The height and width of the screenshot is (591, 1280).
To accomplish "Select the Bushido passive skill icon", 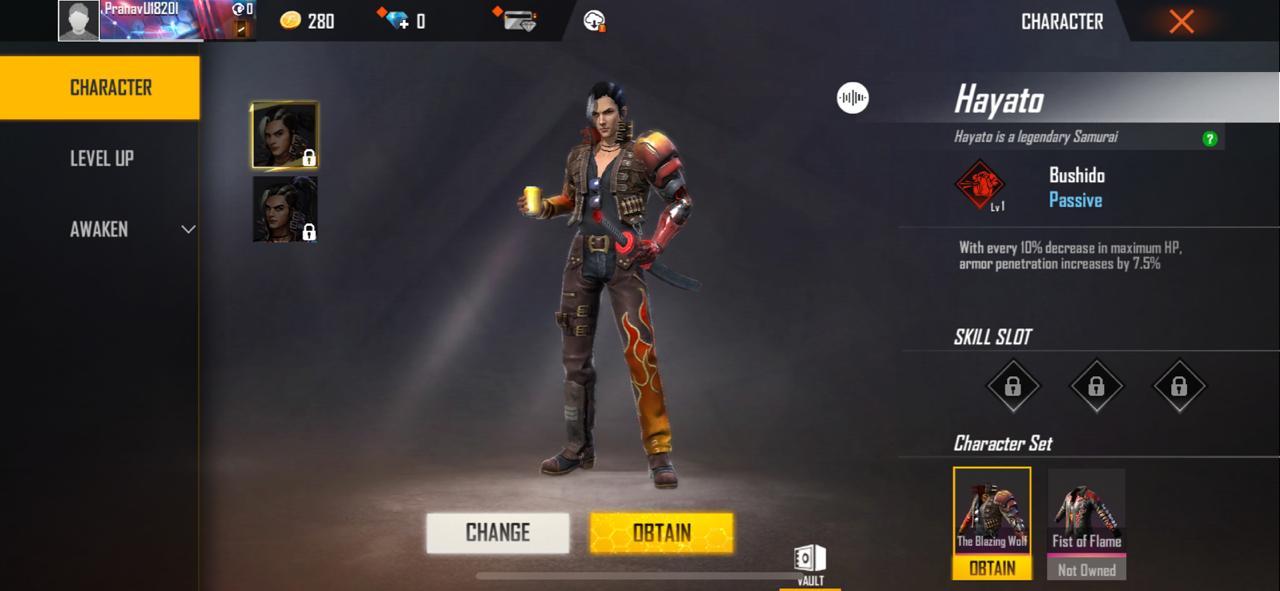I will tap(979, 186).
